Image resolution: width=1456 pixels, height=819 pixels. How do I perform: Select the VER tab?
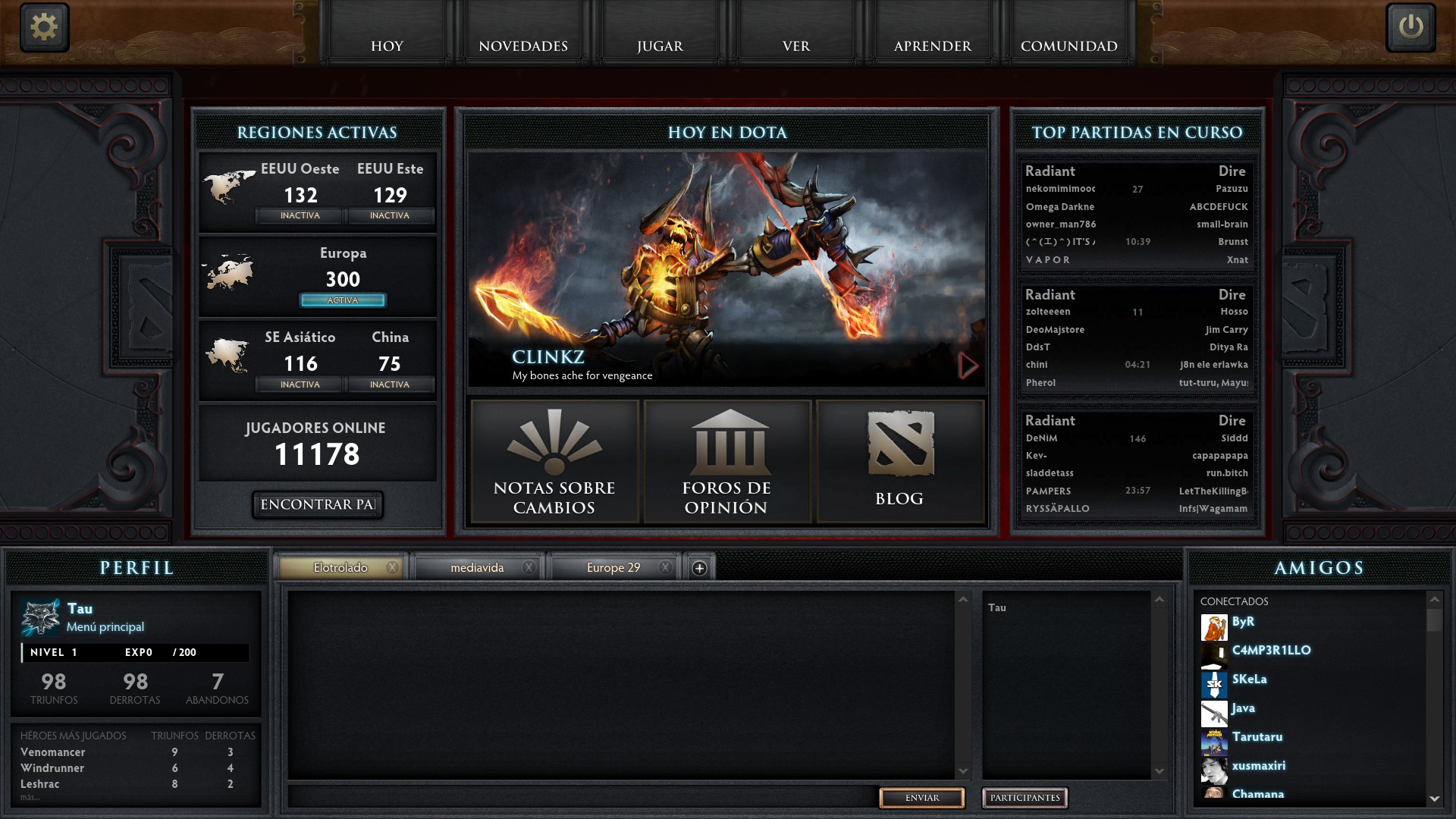[796, 45]
